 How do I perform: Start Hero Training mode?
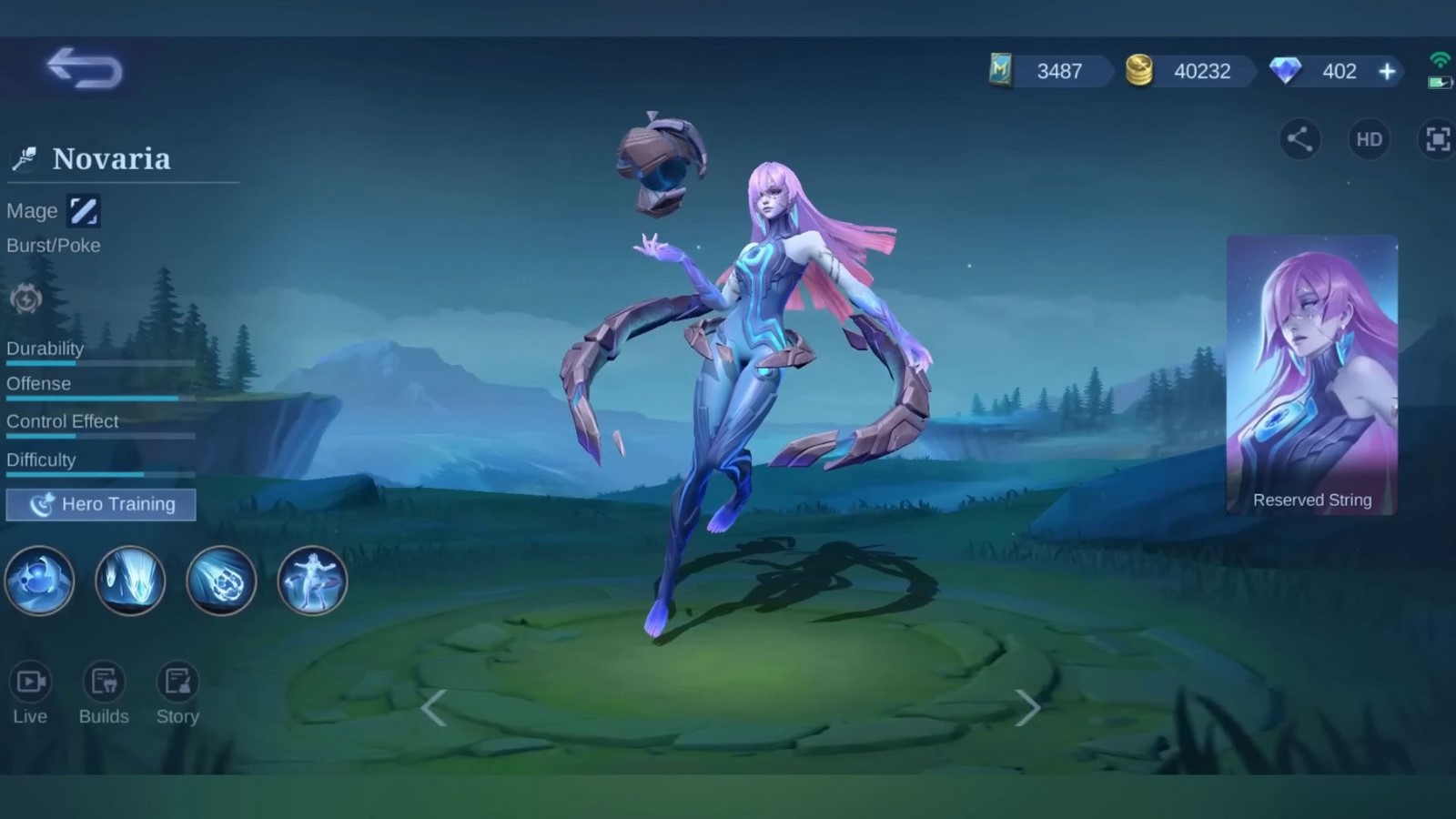[101, 504]
